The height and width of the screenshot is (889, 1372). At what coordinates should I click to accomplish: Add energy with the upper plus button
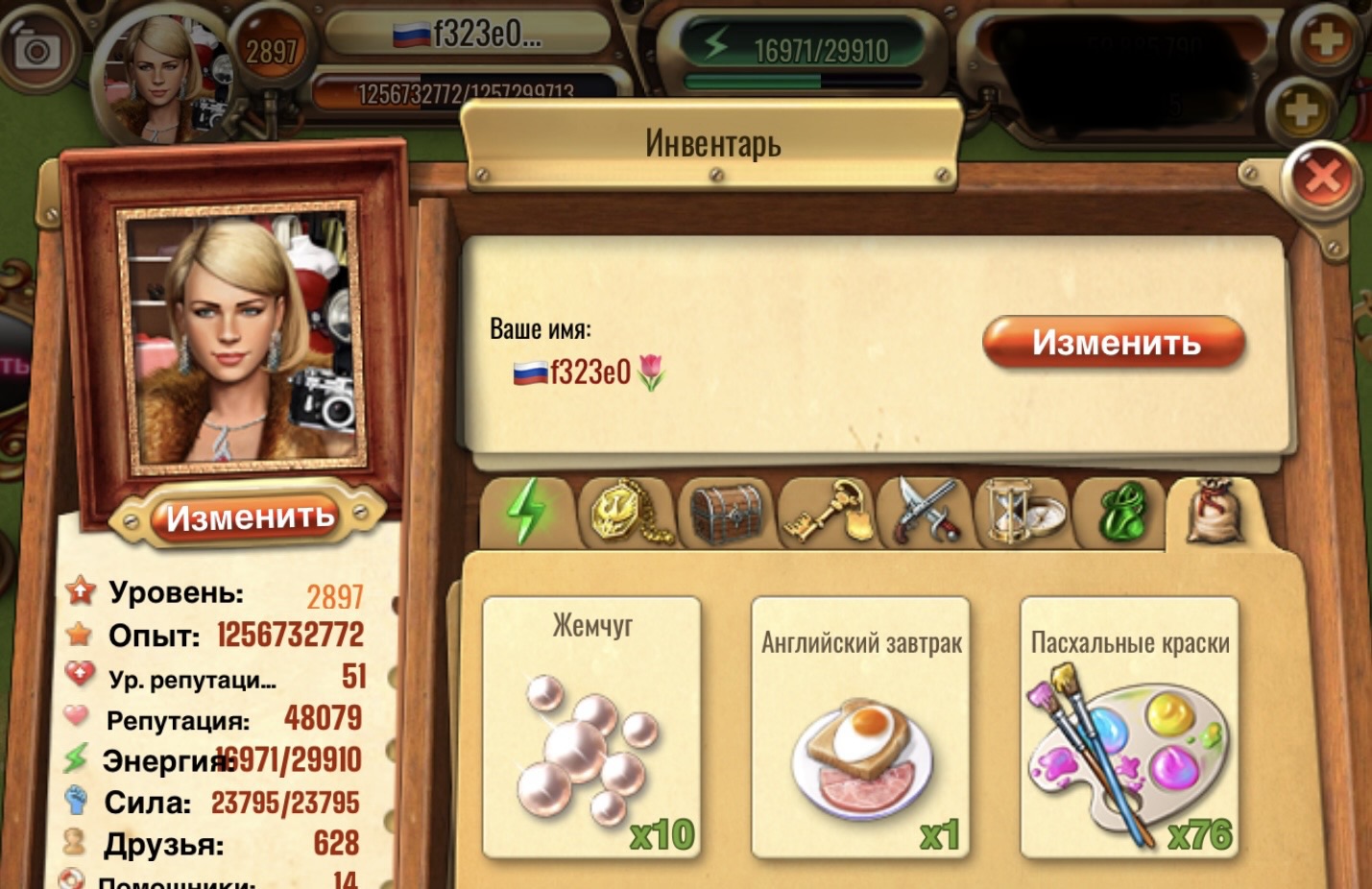pos(1326,40)
